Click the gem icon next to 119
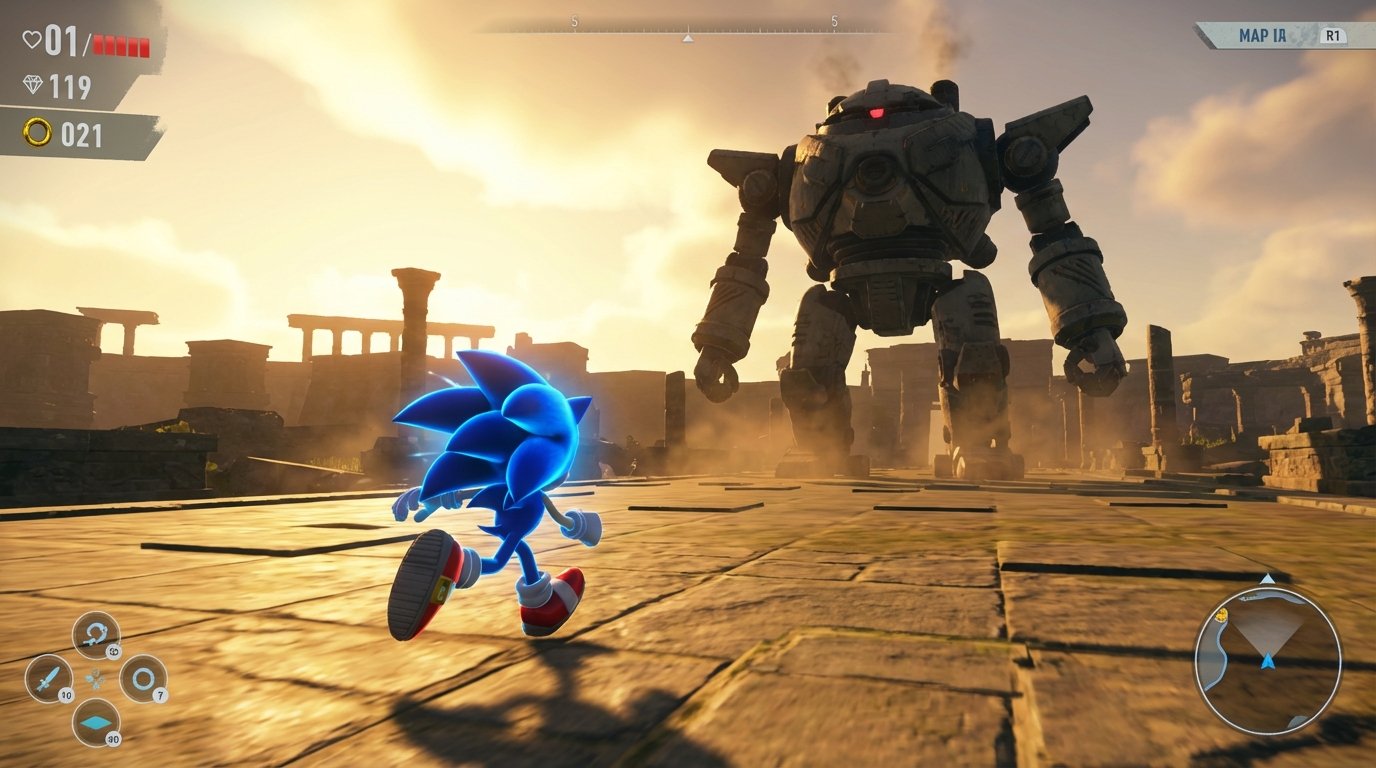The height and width of the screenshot is (768, 1376). 33,84
